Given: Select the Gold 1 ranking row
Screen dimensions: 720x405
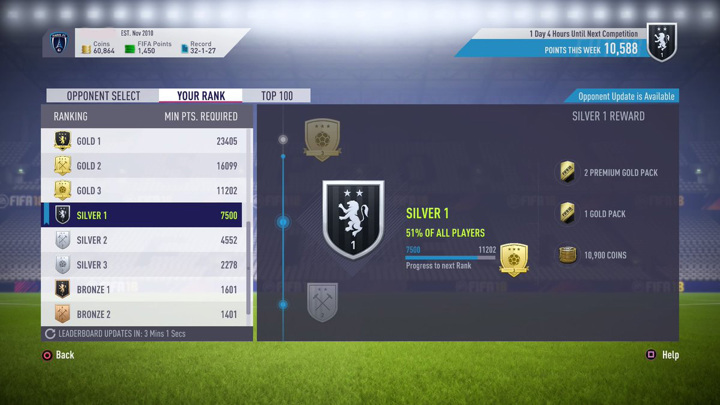Looking at the screenshot, I should [146, 141].
